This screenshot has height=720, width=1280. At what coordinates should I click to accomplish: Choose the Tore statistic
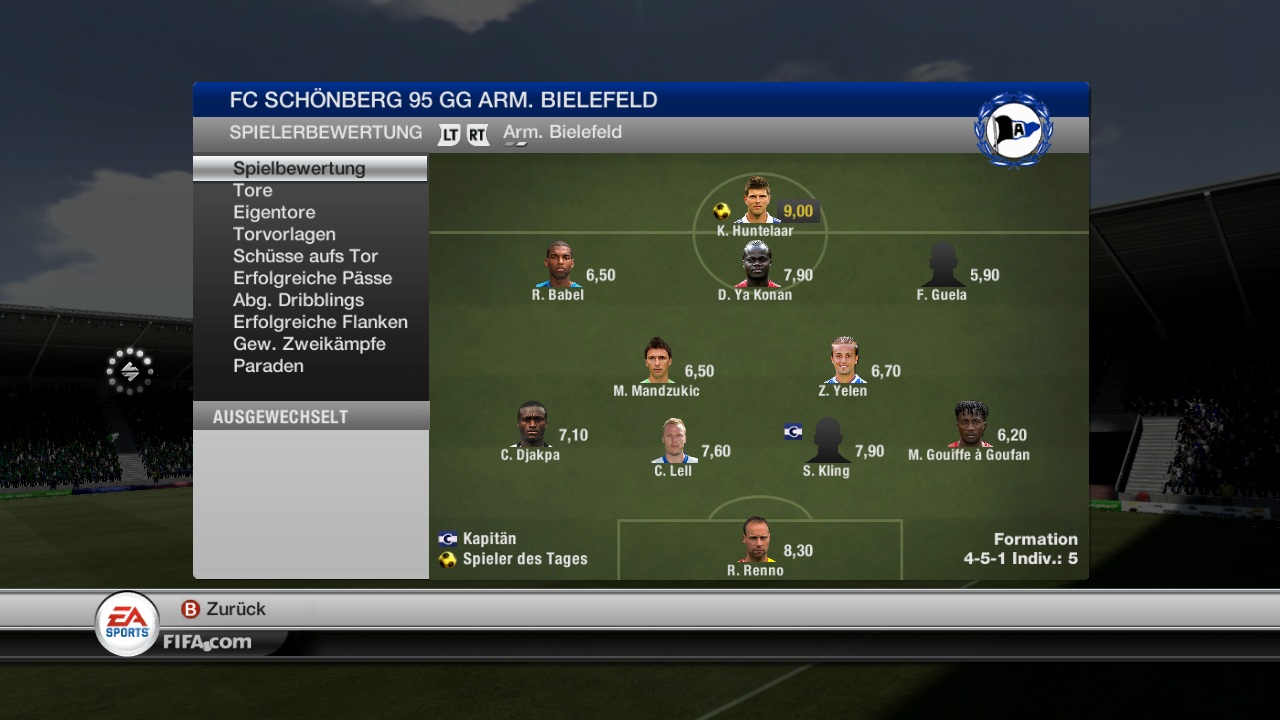coord(253,190)
